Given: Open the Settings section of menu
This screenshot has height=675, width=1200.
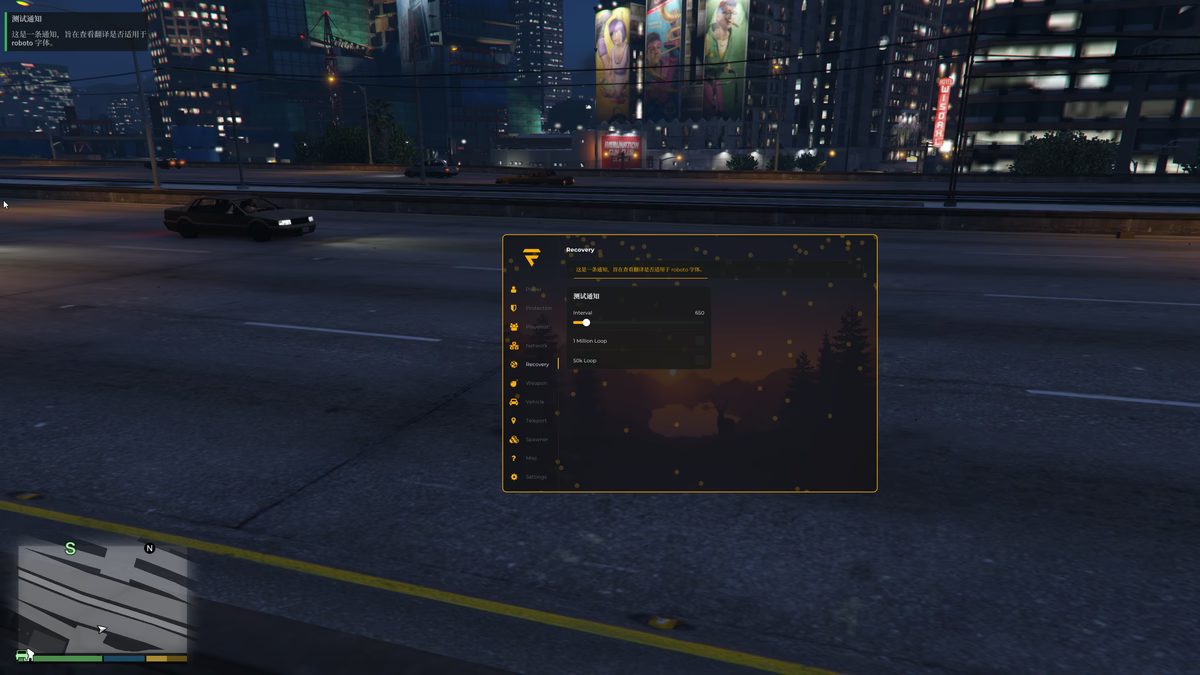Looking at the screenshot, I should tap(536, 477).
